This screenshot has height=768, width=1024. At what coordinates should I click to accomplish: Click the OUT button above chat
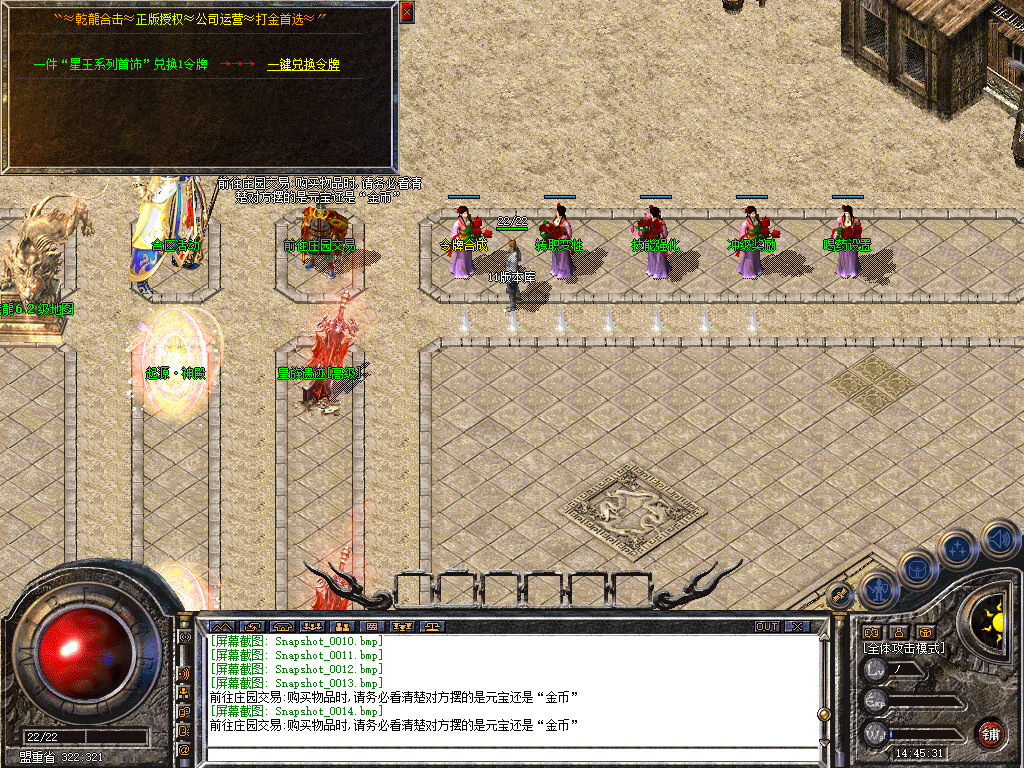click(766, 626)
